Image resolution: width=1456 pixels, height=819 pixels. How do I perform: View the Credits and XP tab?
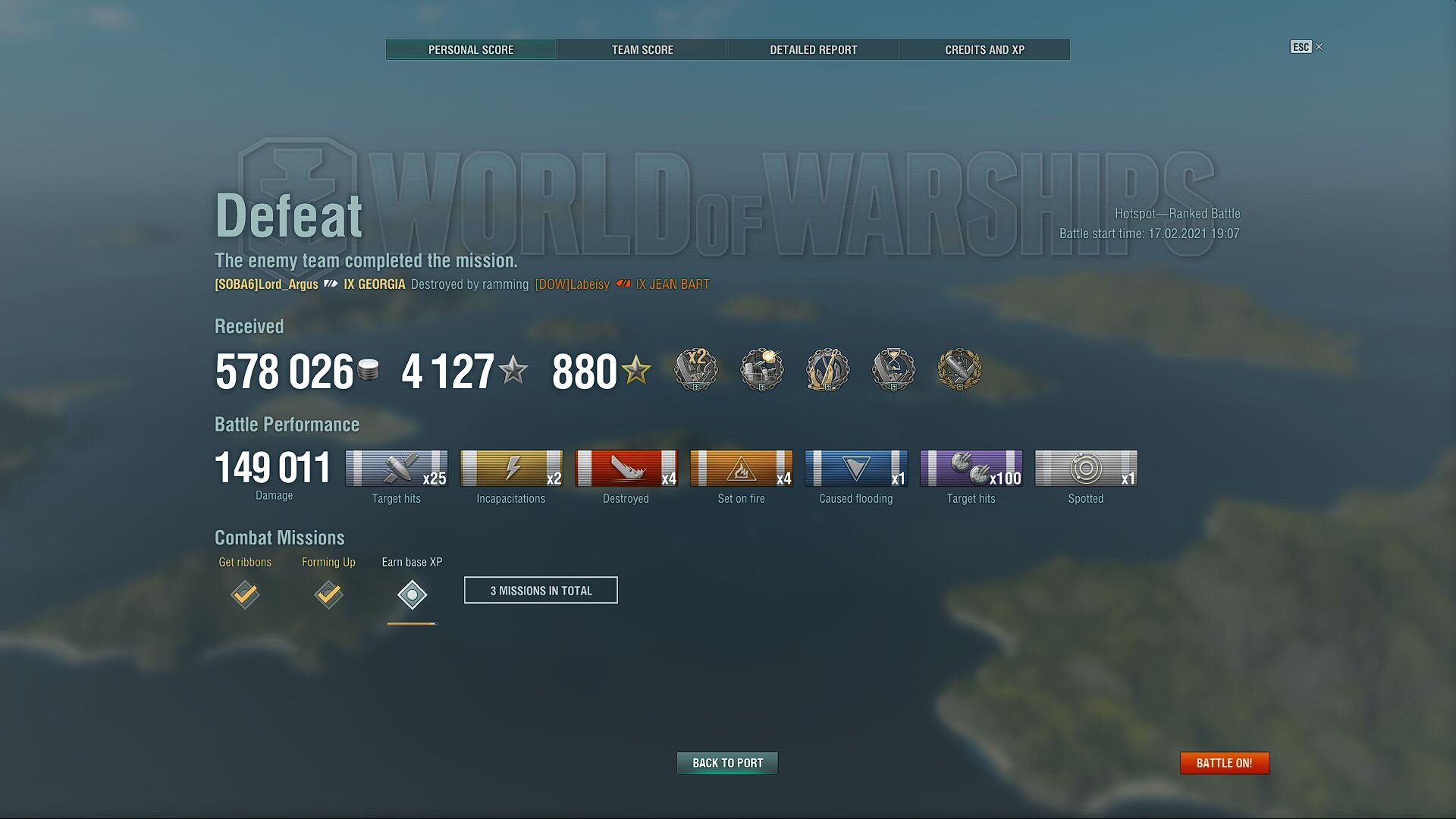click(x=984, y=50)
